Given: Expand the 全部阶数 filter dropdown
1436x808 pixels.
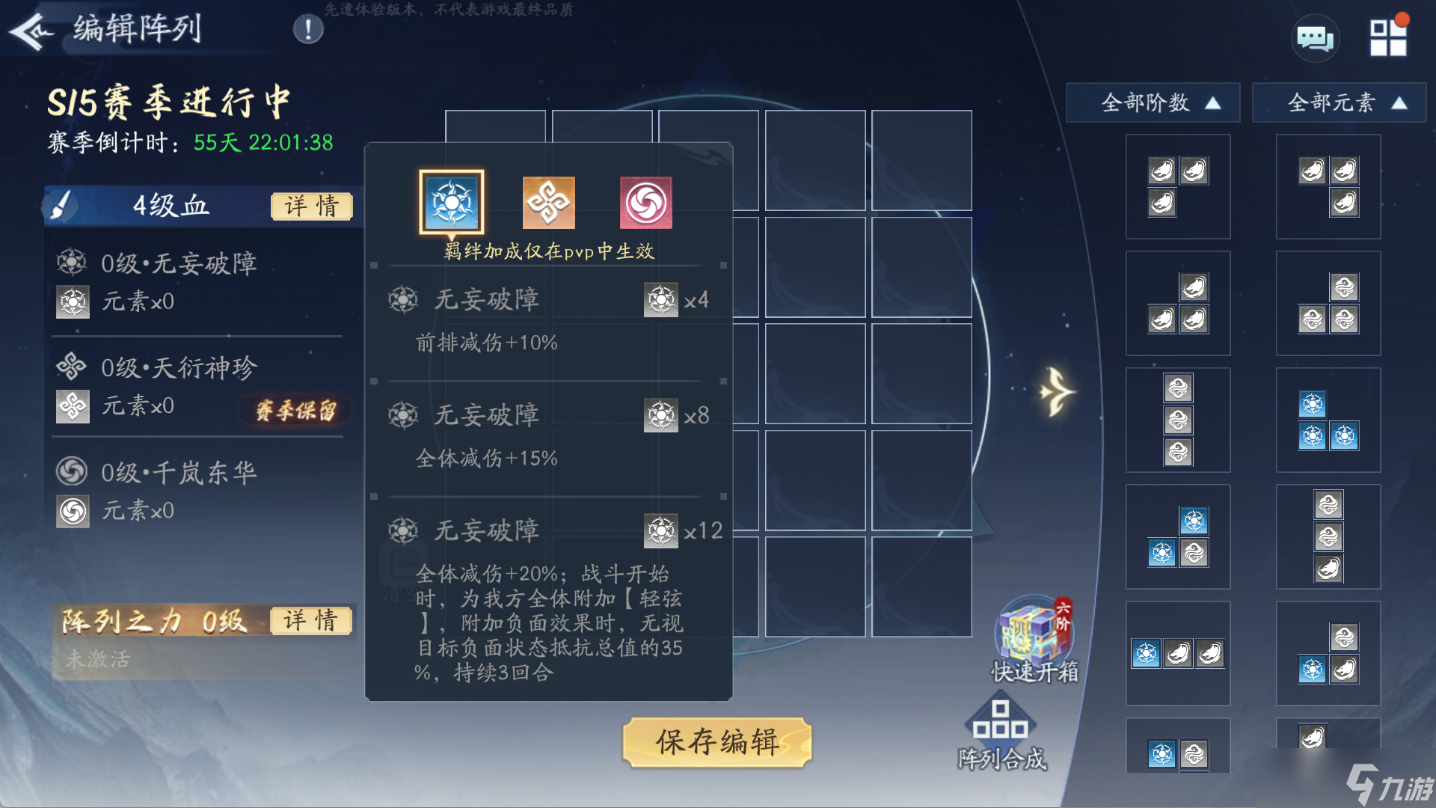Looking at the screenshot, I should pyautogui.click(x=1152, y=102).
